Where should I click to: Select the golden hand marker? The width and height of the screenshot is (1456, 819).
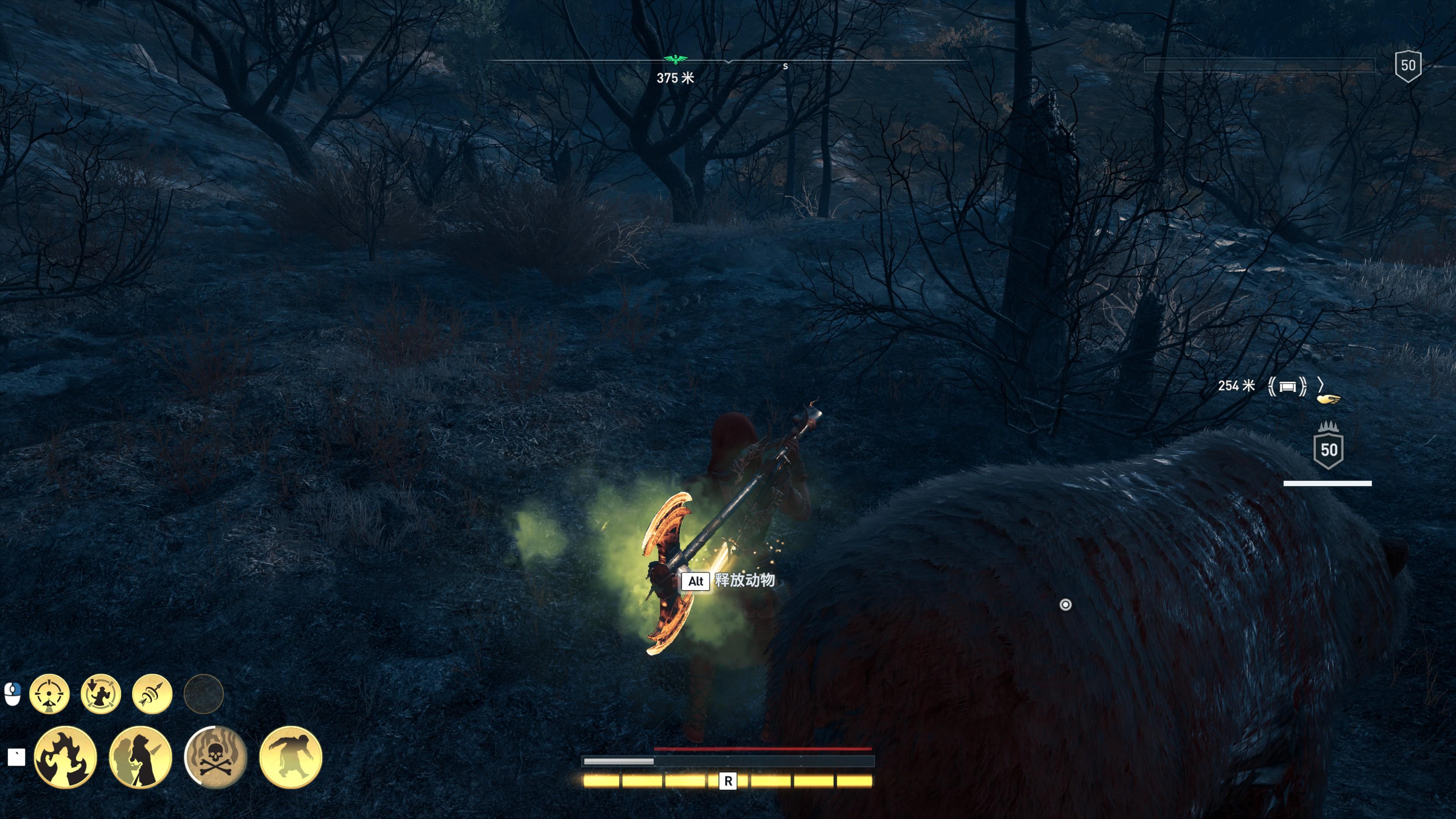click(x=1328, y=400)
